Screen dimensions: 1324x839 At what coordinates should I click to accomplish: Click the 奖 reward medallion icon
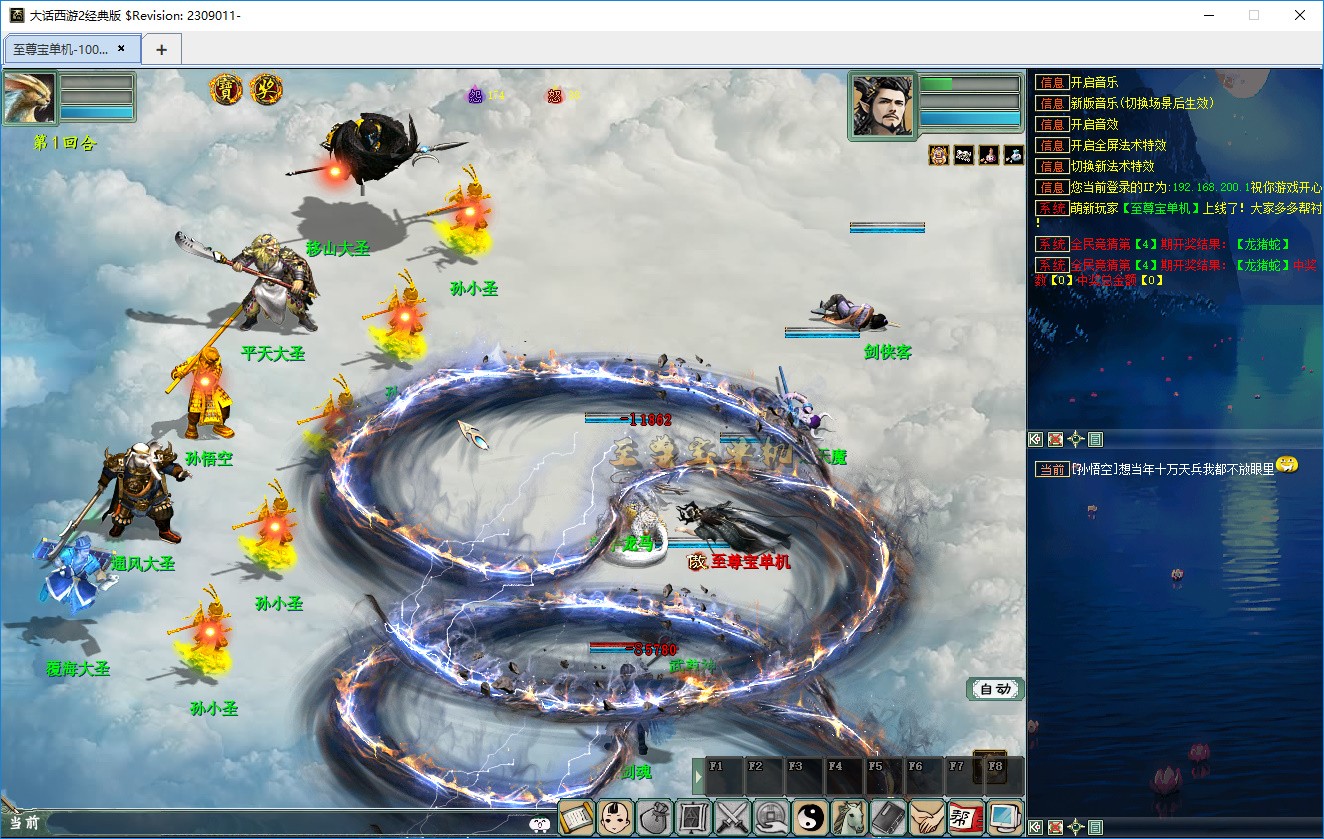point(266,89)
